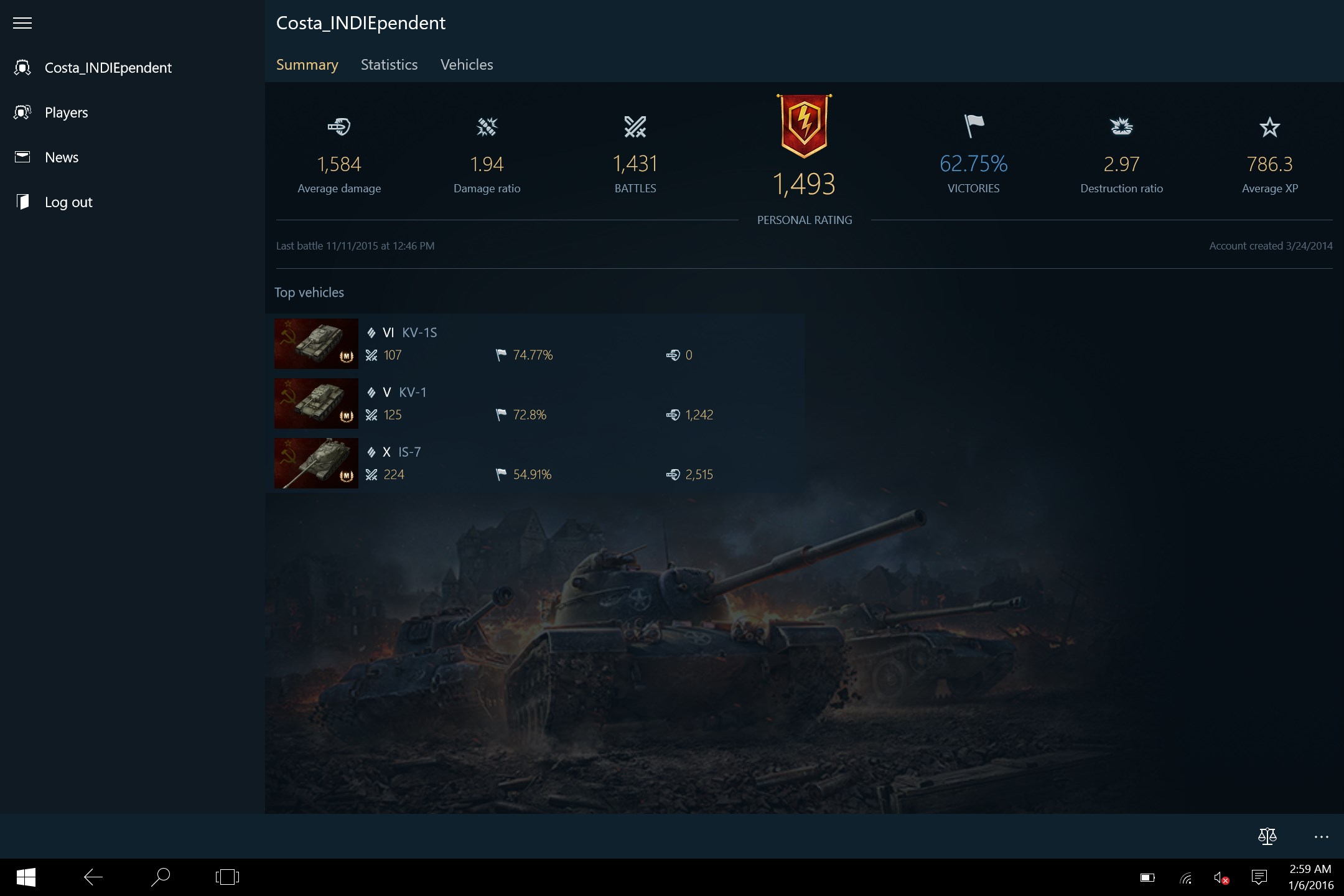The height and width of the screenshot is (896, 1344).
Task: Open the IS-7 vehicle link
Action: pyautogui.click(x=409, y=452)
